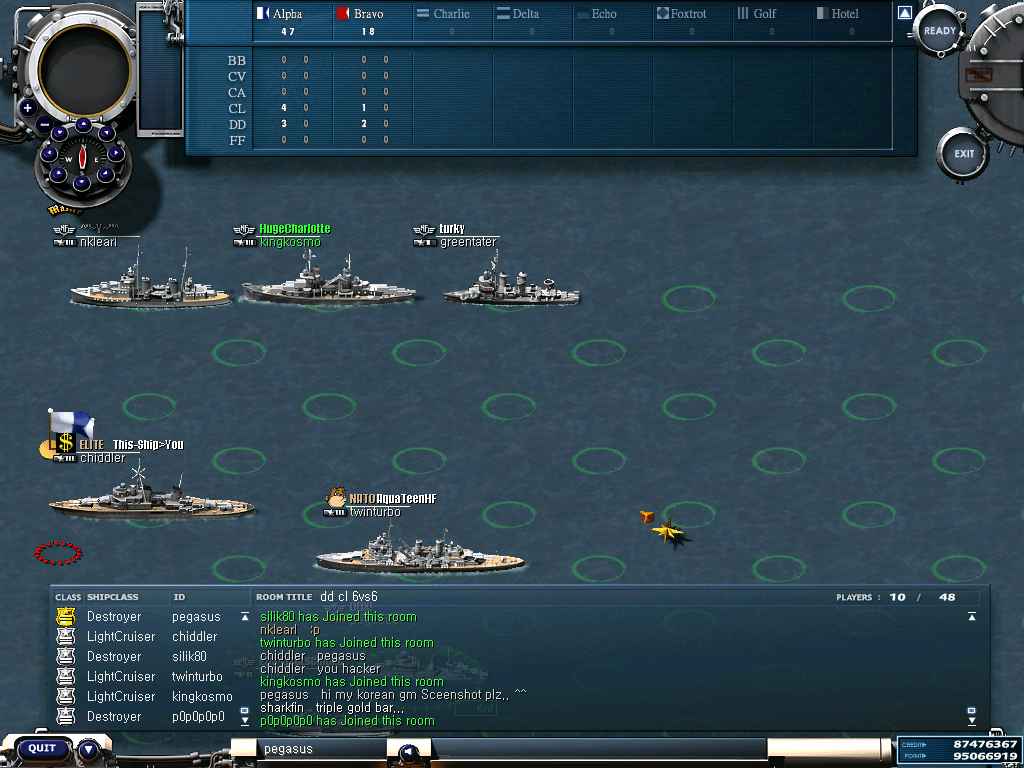Viewport: 1024px width, 768px height.
Task: Leave the room with EXIT
Action: (x=963, y=154)
